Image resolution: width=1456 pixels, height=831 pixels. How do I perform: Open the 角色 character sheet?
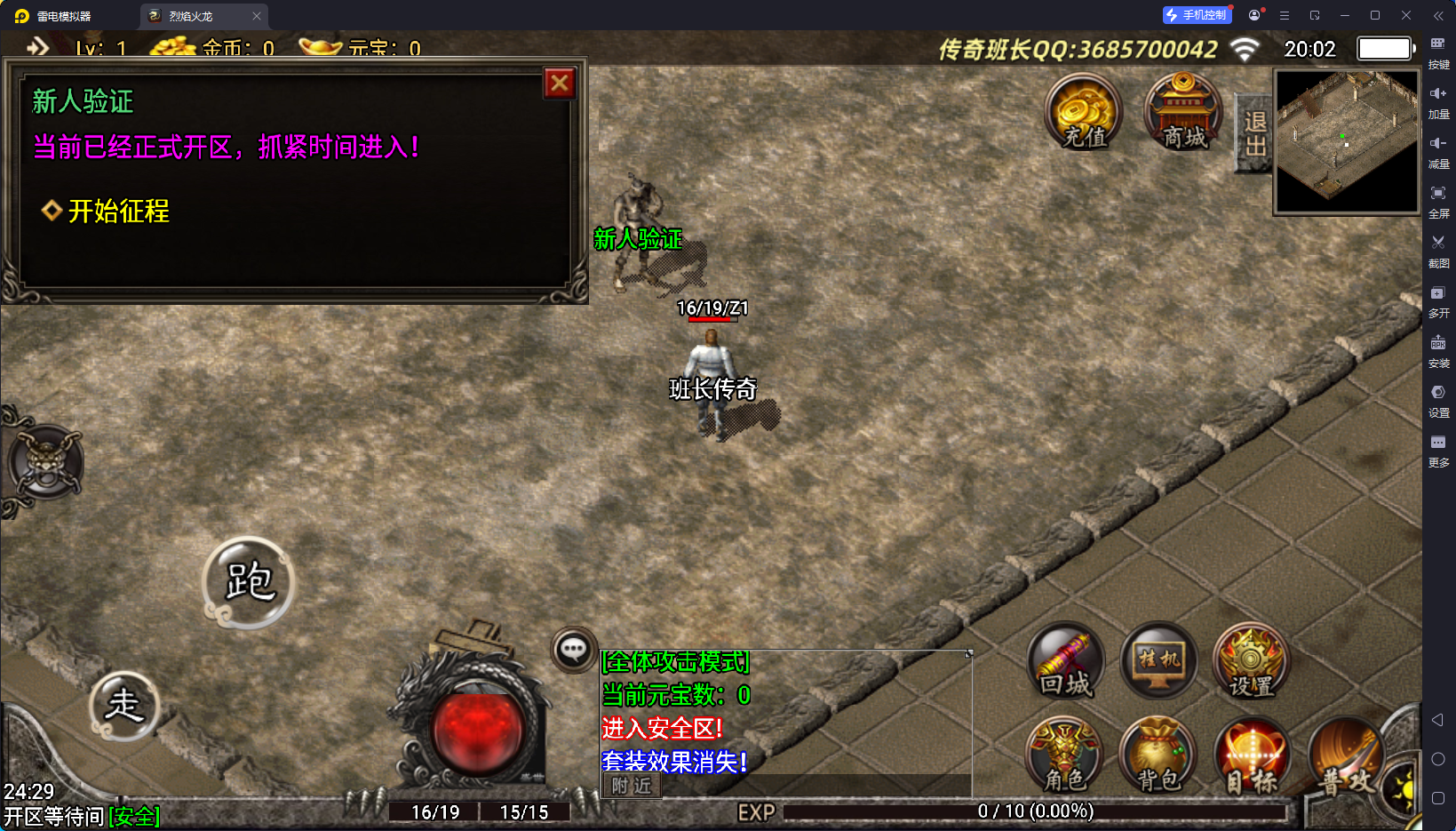click(1064, 756)
